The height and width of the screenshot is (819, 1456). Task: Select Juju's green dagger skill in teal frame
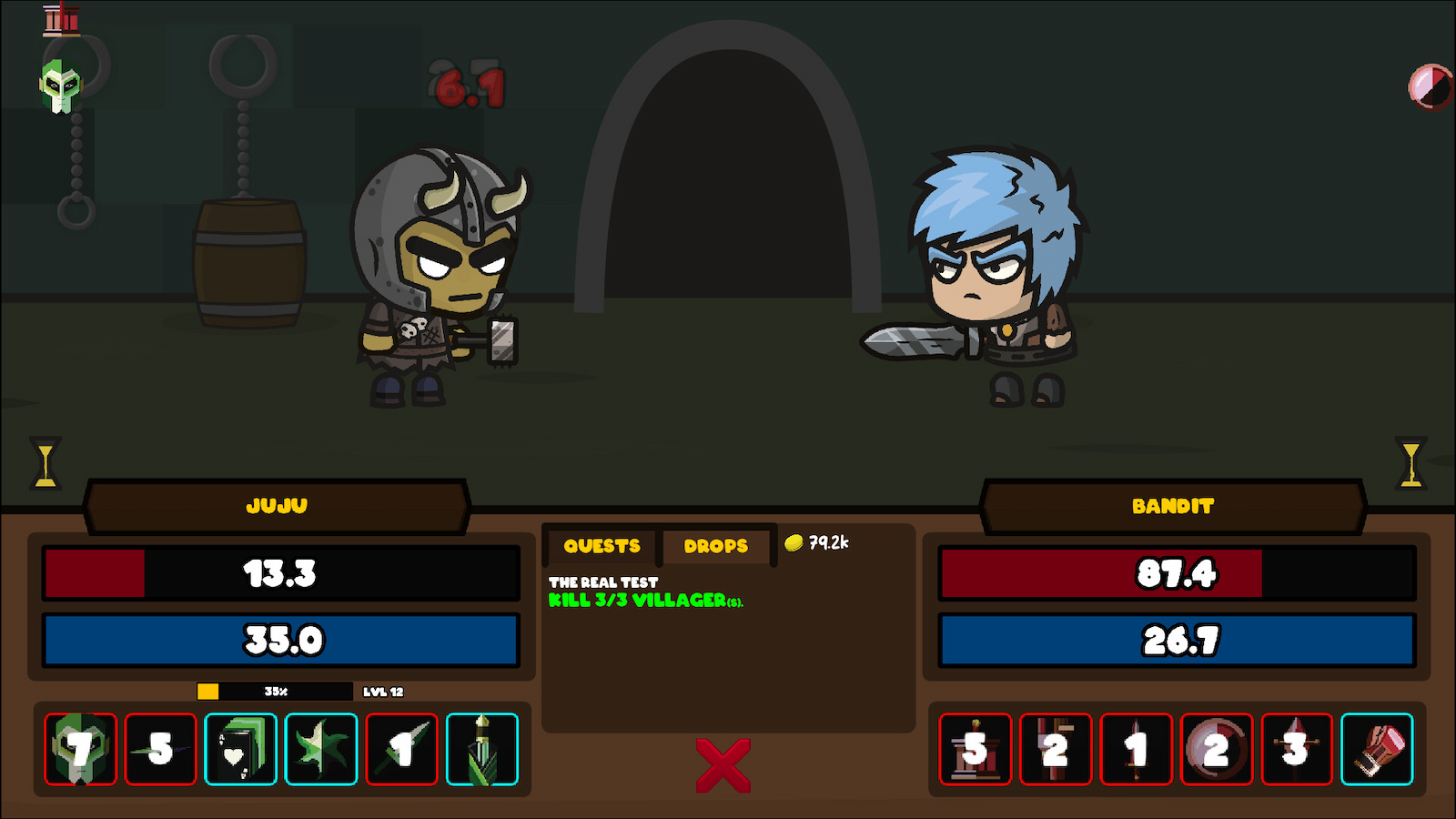tap(482, 751)
